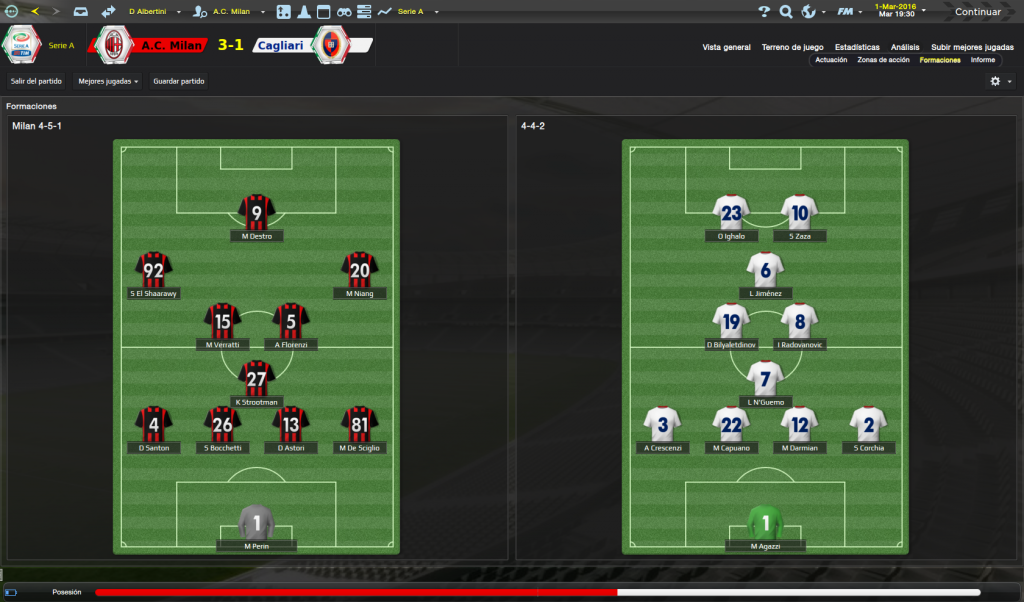1024x602 pixels.
Task: Save the match with Guardar partido
Action: coord(179,81)
